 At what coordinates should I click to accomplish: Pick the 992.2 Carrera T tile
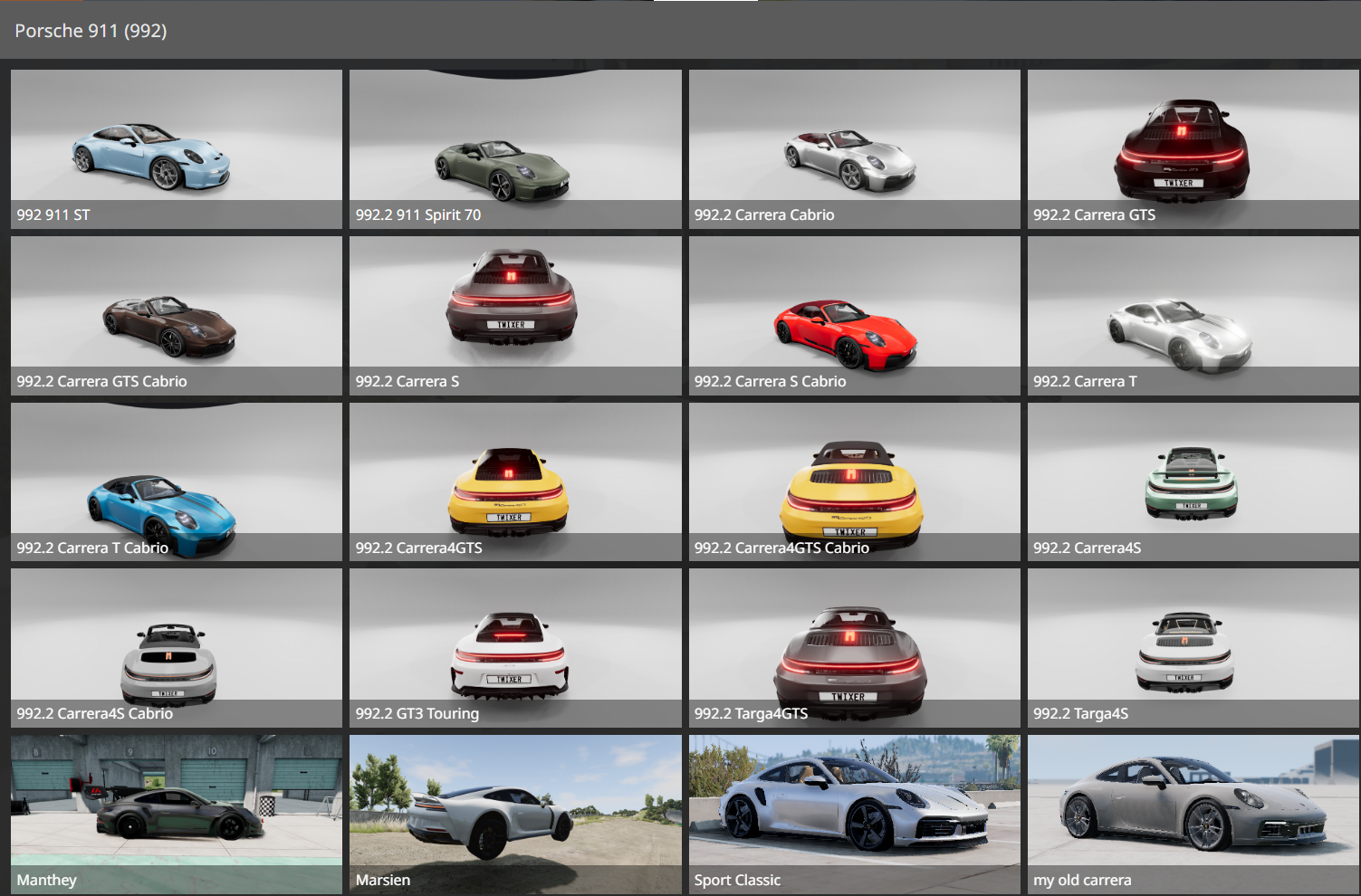1193,315
